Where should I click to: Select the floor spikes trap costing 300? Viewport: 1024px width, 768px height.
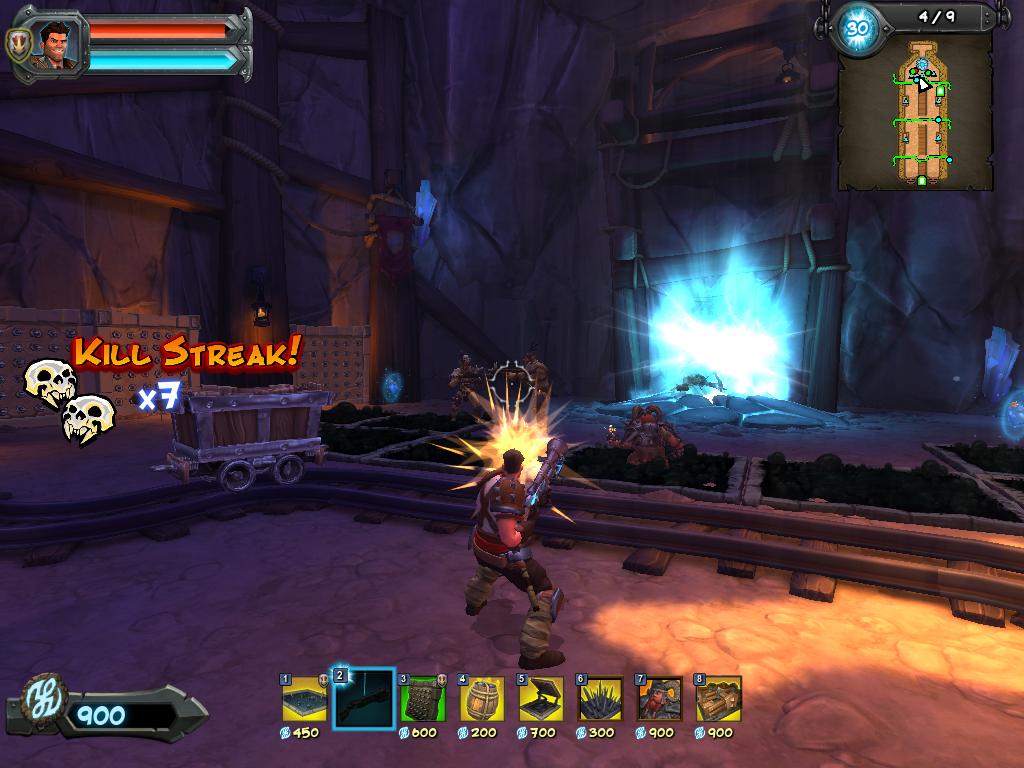(600, 698)
